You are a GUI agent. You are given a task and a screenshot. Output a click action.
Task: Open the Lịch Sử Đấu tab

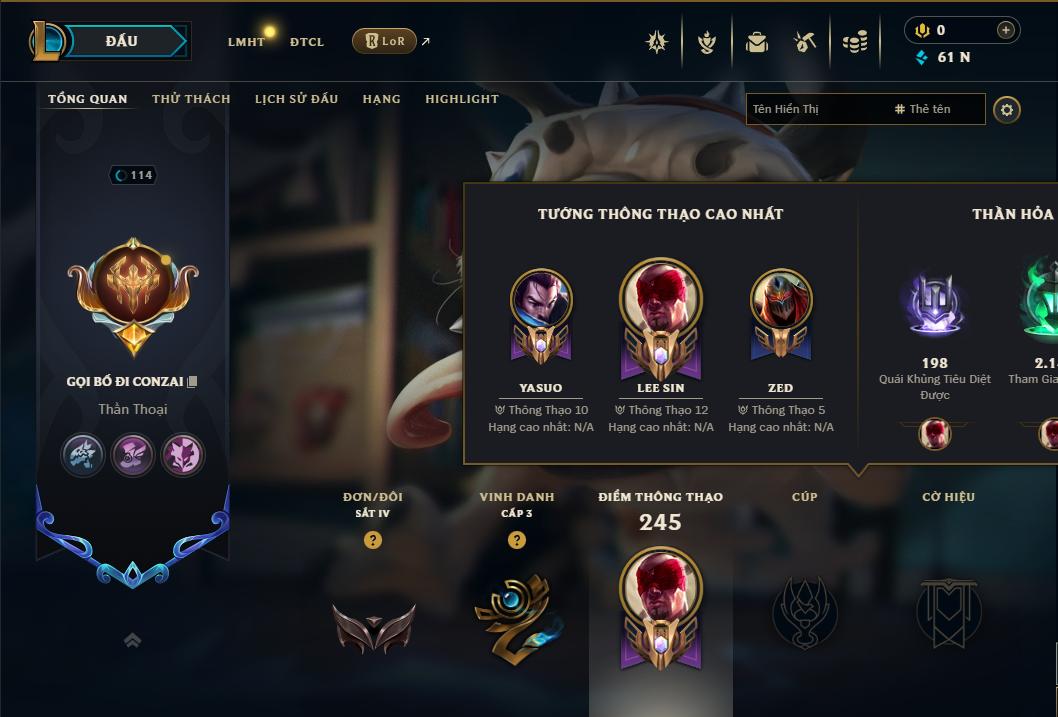pos(296,99)
